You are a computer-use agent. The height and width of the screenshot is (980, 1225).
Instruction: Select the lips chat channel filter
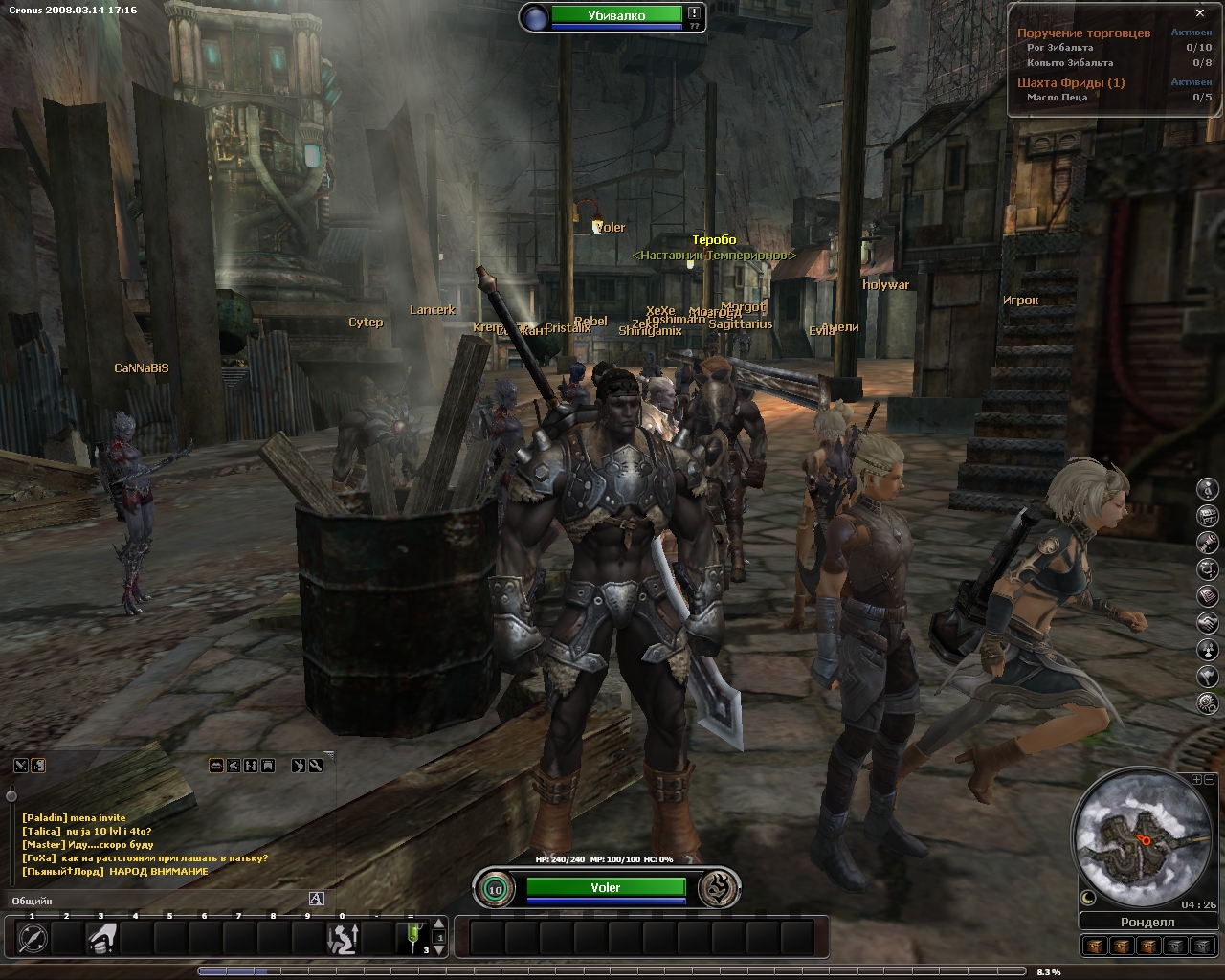[216, 766]
